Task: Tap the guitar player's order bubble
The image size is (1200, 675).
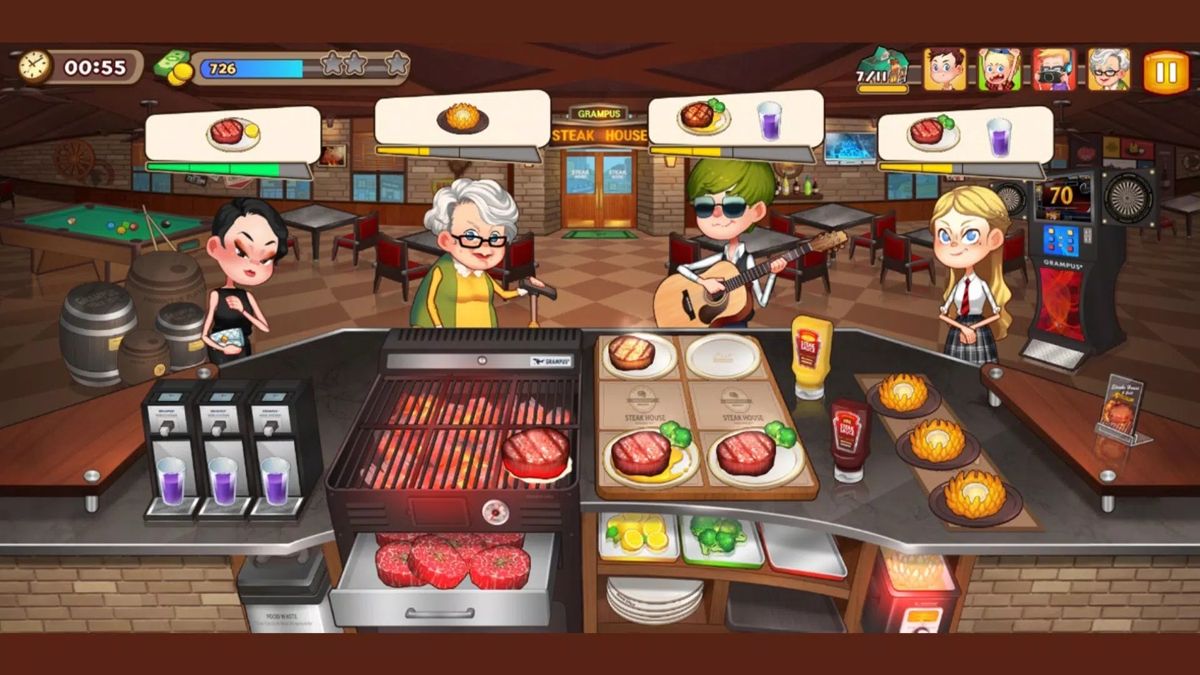Action: pos(735,119)
